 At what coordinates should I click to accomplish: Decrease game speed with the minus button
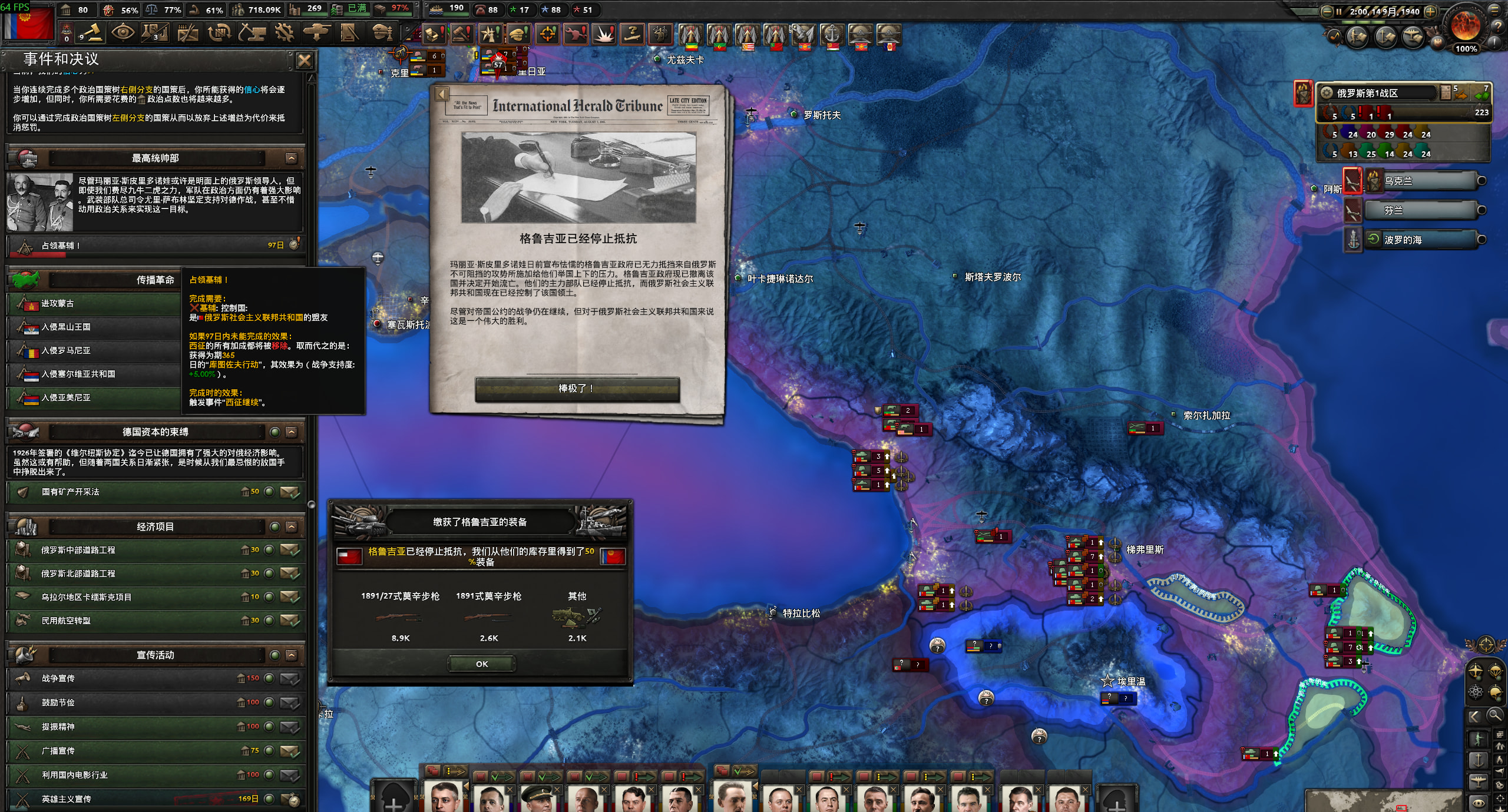pyautogui.click(x=1327, y=11)
